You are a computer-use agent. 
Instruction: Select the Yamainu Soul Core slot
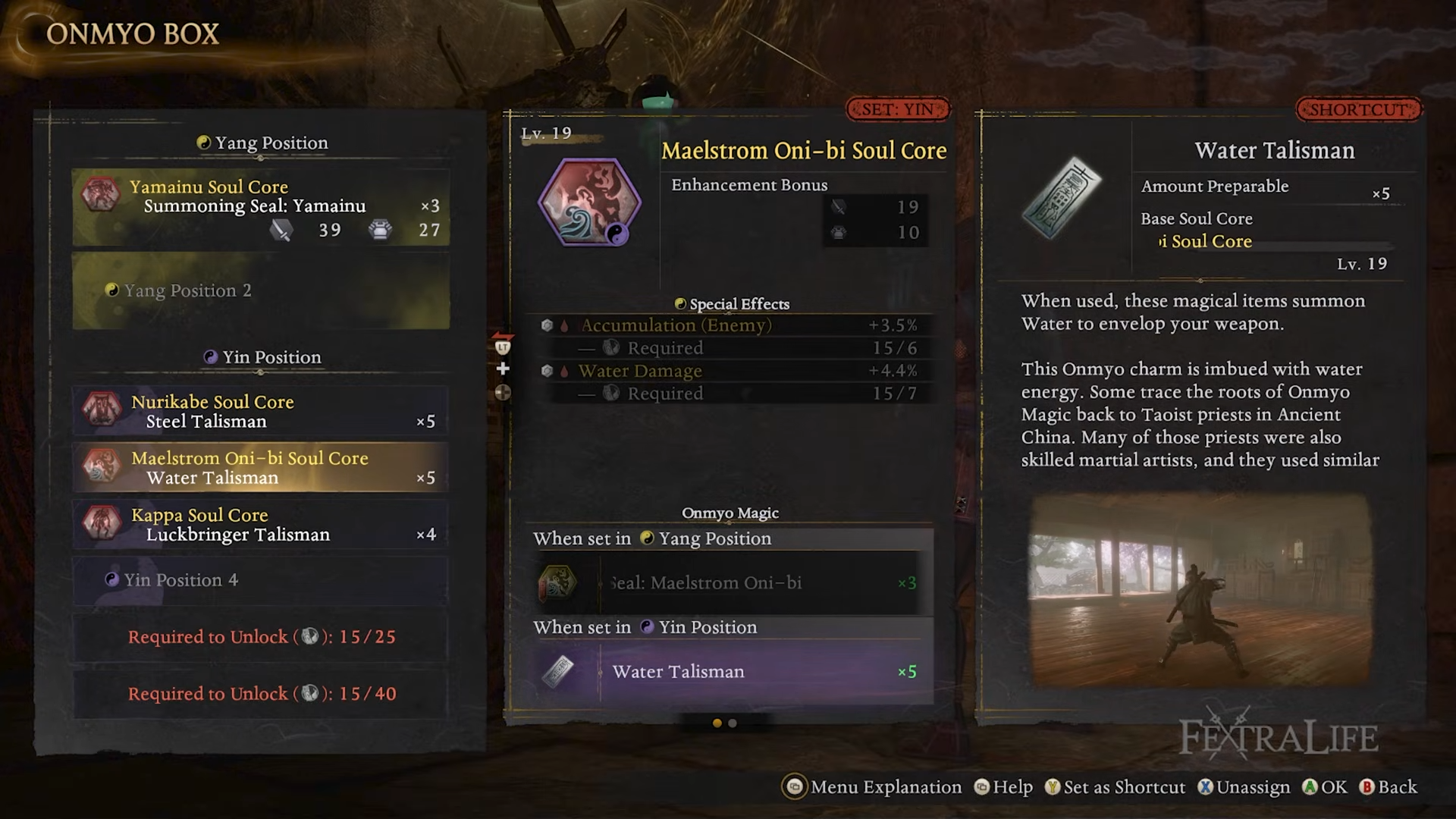point(260,207)
